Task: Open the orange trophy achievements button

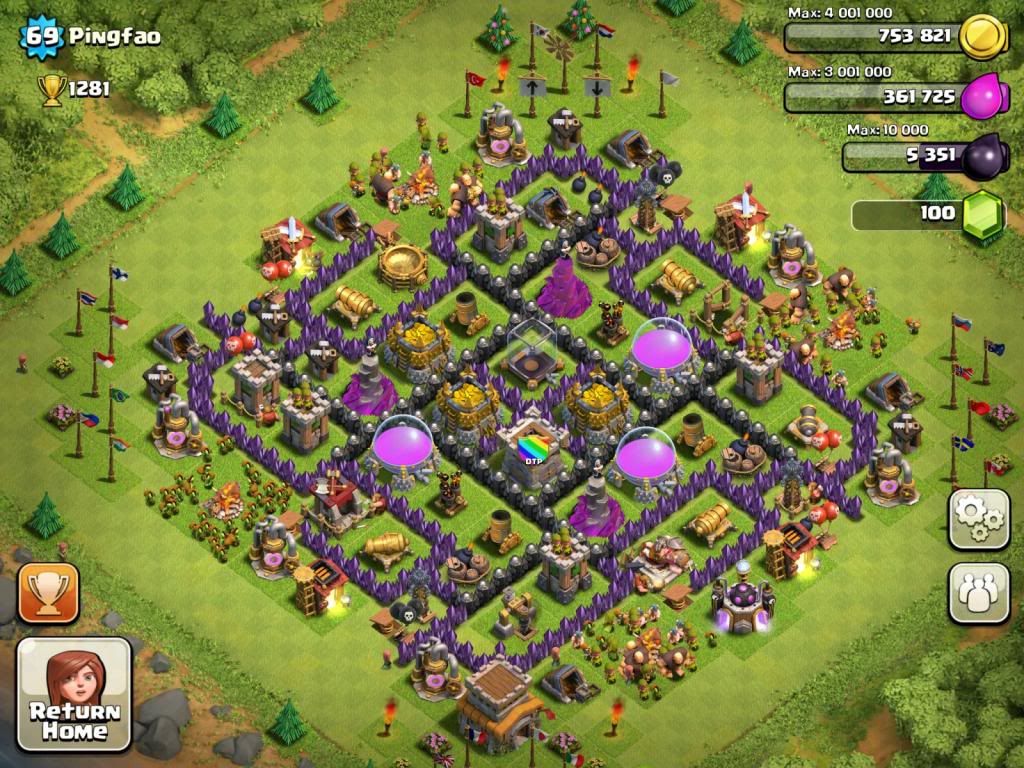Action: click(47, 593)
